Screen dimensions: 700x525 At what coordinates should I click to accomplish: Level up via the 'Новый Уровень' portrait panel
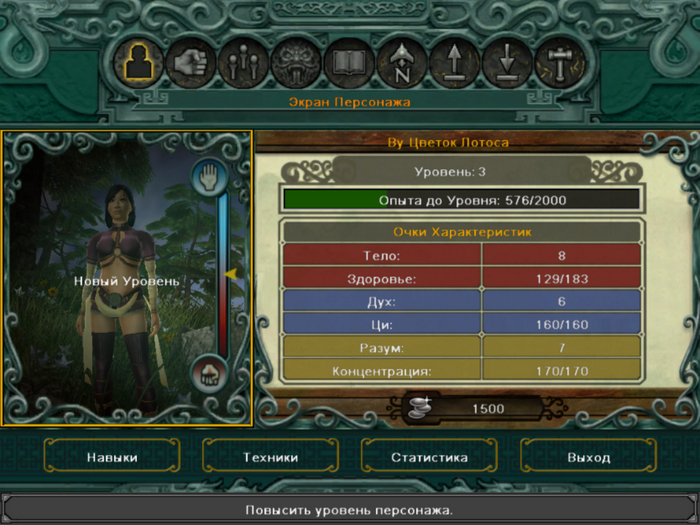tap(126, 281)
